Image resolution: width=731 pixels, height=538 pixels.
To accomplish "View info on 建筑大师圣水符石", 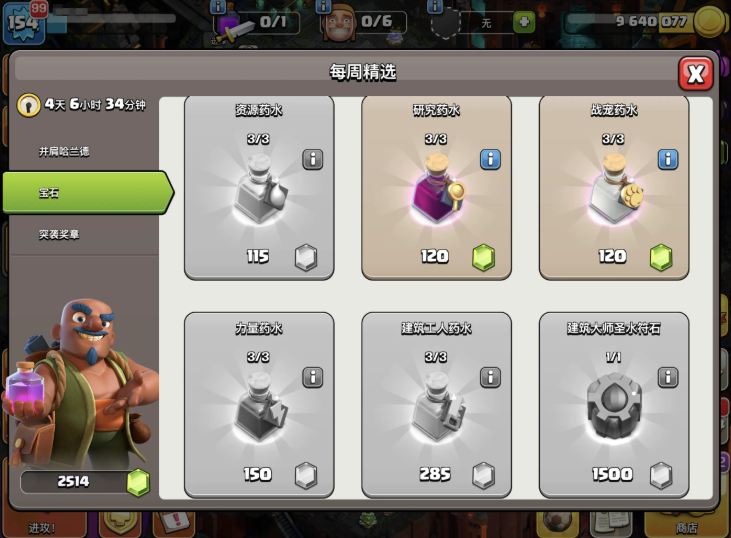I will coord(667,376).
